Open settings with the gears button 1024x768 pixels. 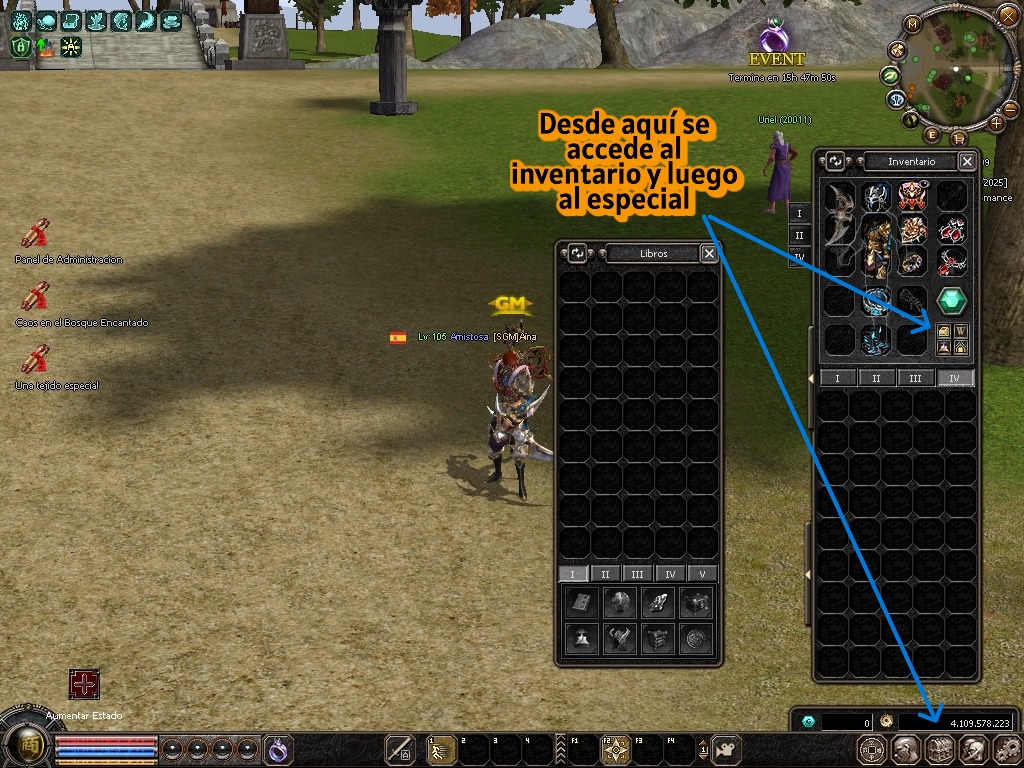pos(1005,749)
